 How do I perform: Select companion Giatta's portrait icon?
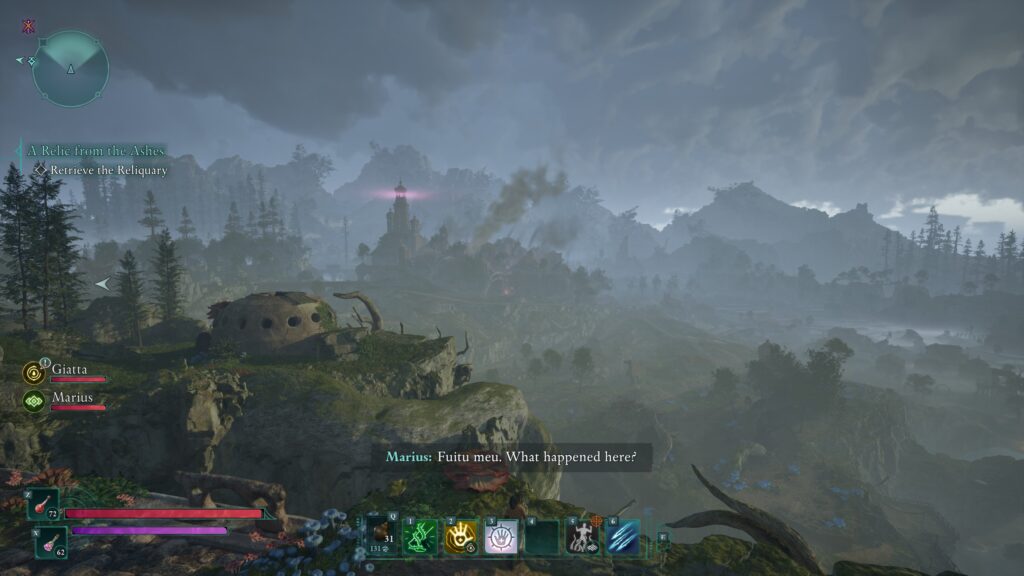pos(33,373)
